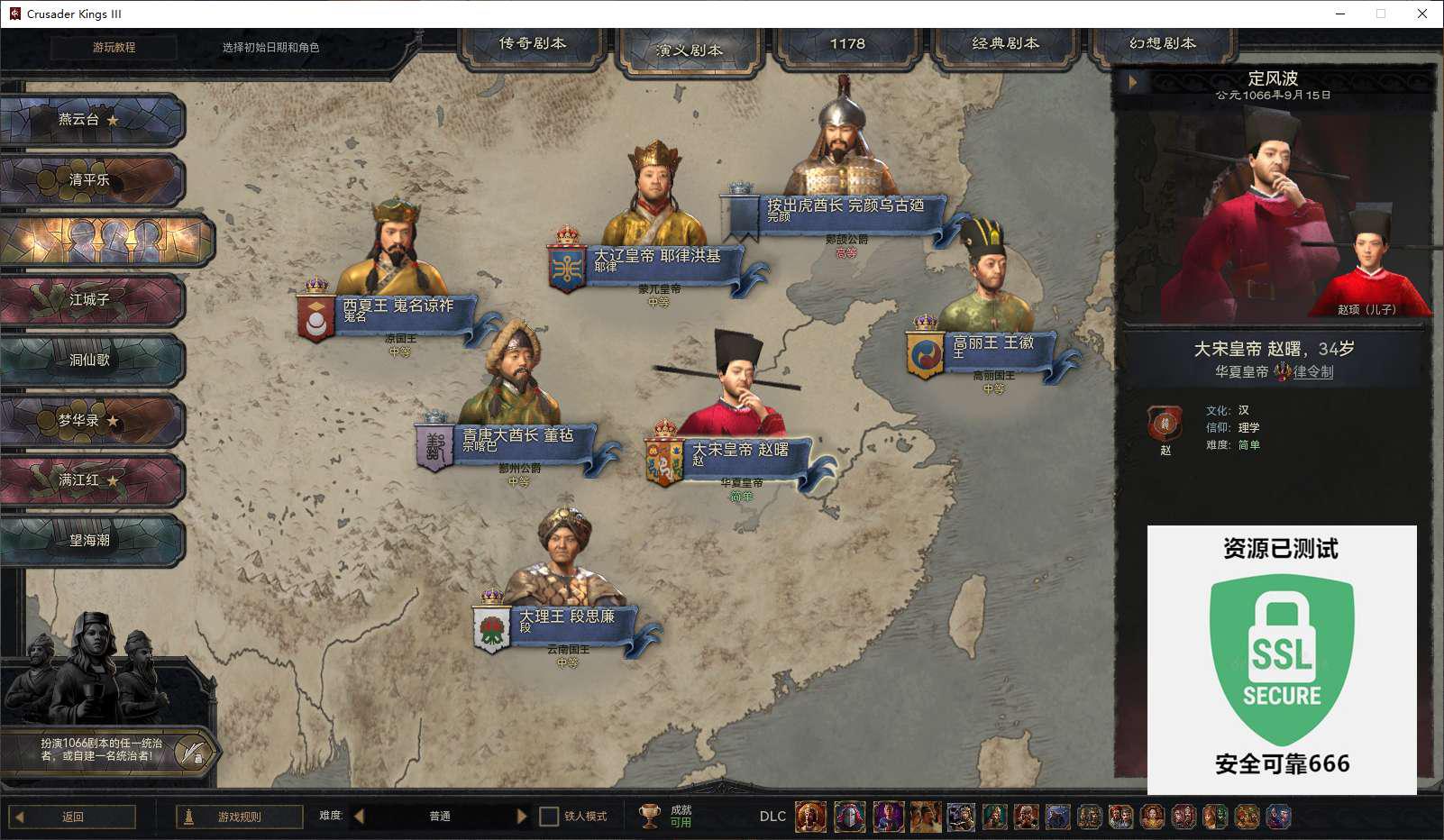Select the 满江红 bookmark

[90, 480]
